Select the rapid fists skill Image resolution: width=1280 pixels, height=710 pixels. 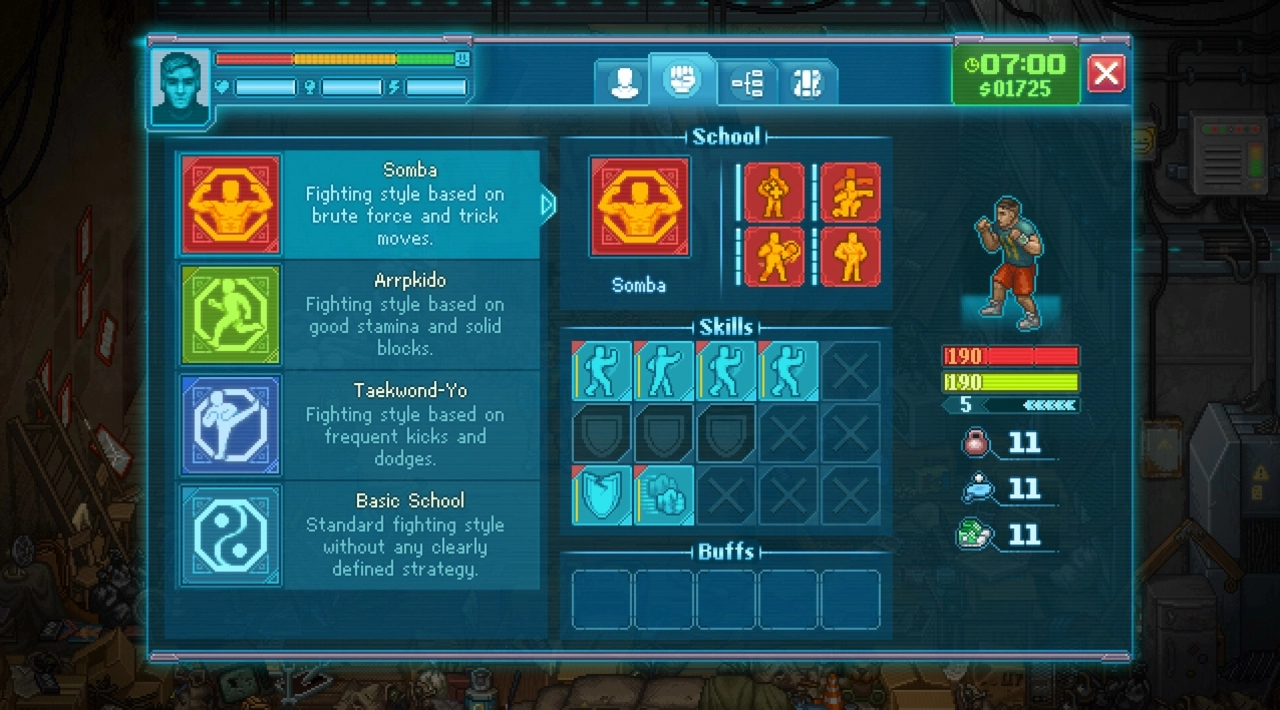pos(664,494)
